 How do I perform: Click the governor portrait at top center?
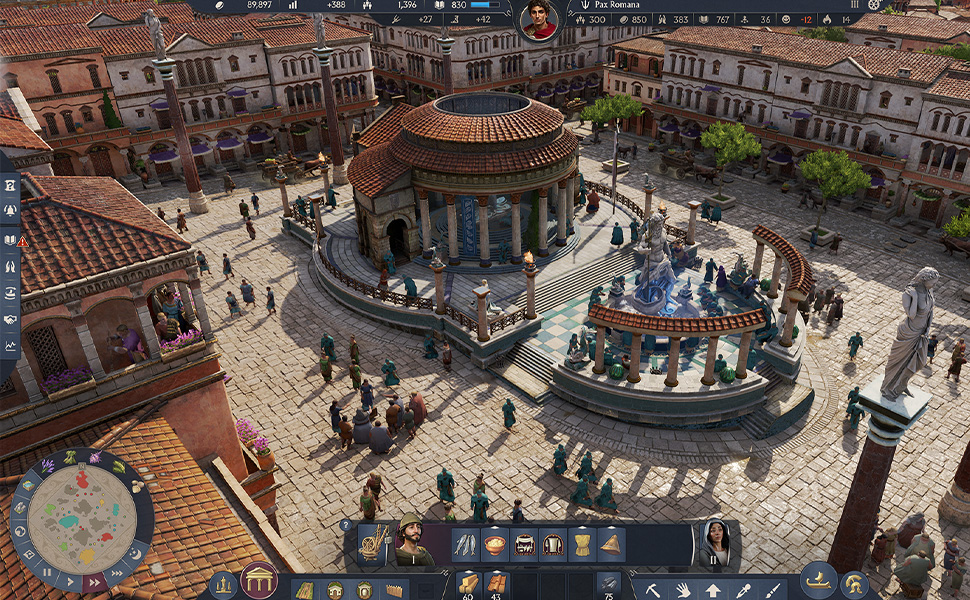[x=539, y=19]
